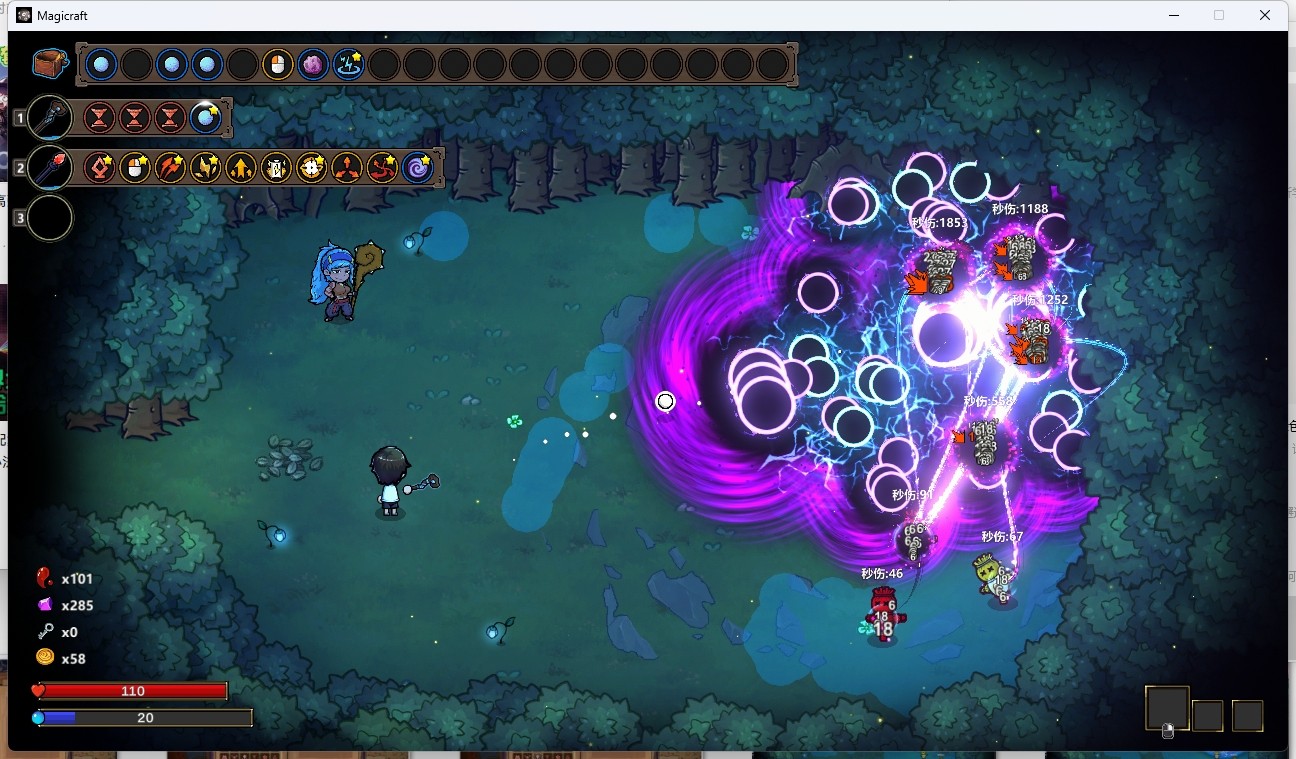Minimize the Magicraft window

point(1173,15)
